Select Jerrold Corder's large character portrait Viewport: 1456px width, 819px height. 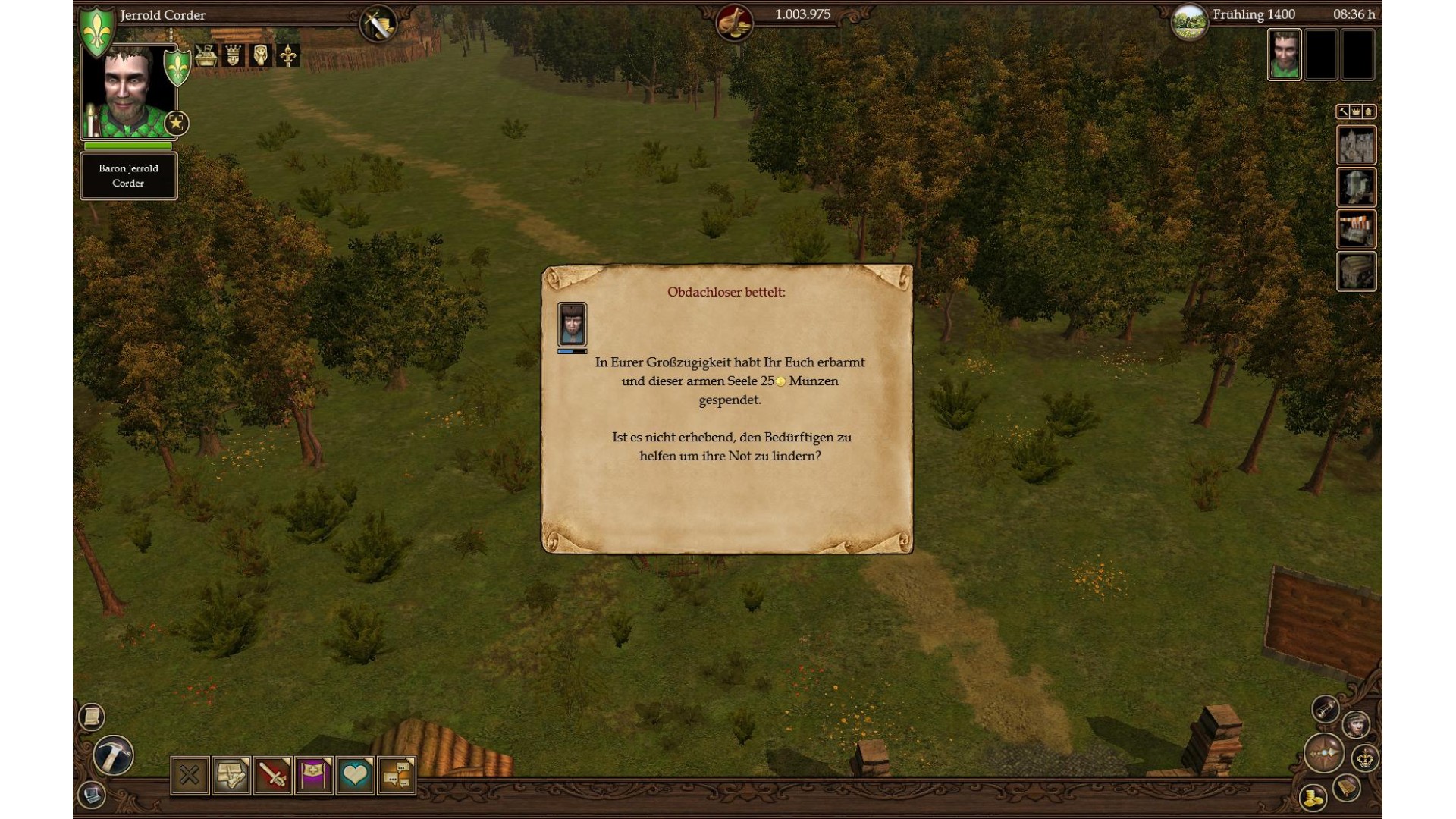click(x=127, y=93)
